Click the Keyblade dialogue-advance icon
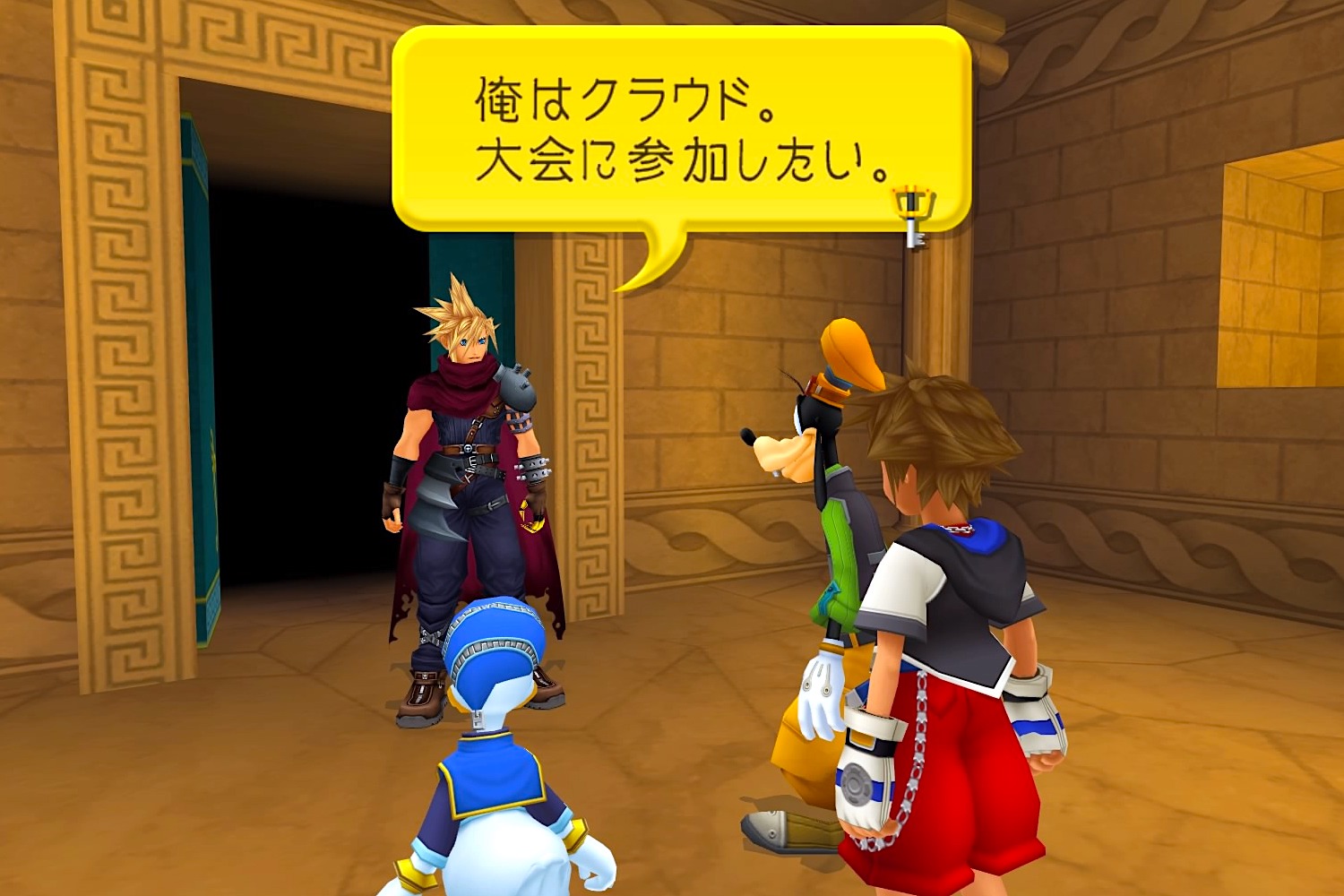This screenshot has width=1344, height=896. (912, 208)
